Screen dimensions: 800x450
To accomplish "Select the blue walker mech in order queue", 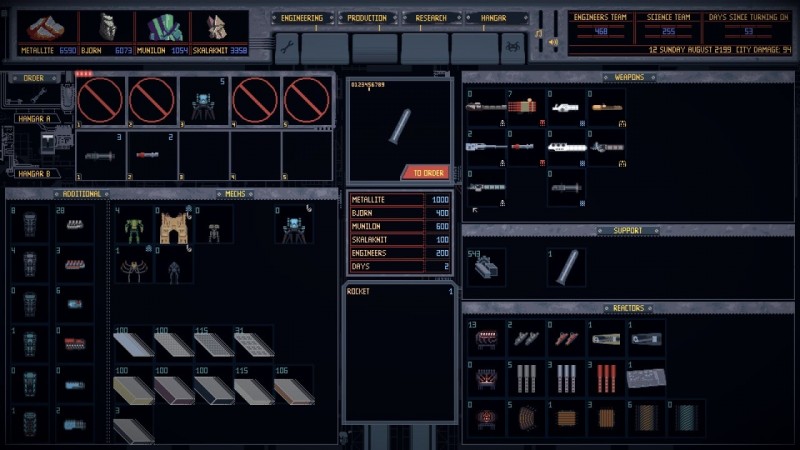I will [205, 101].
